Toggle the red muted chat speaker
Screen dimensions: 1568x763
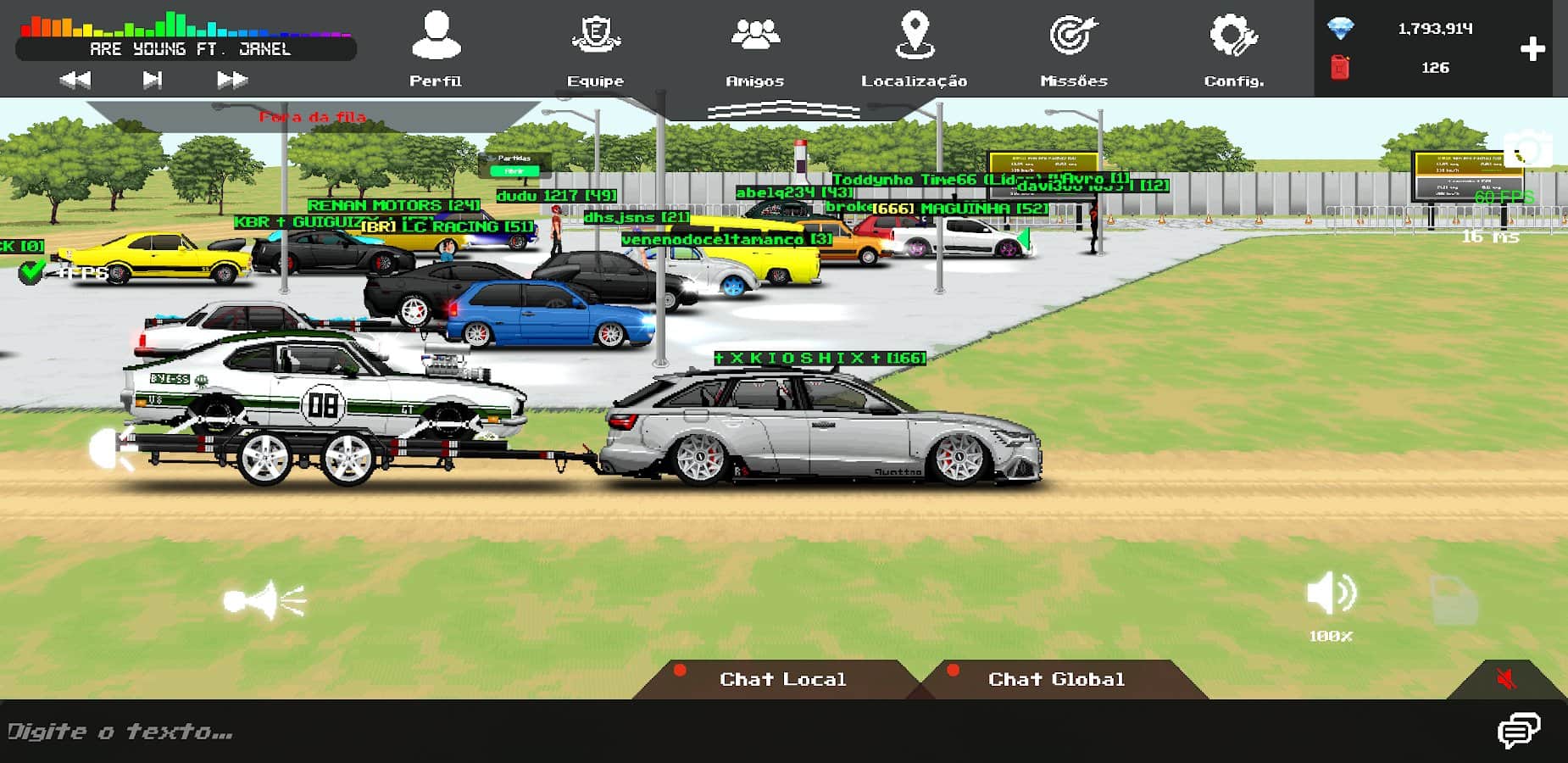(1506, 679)
